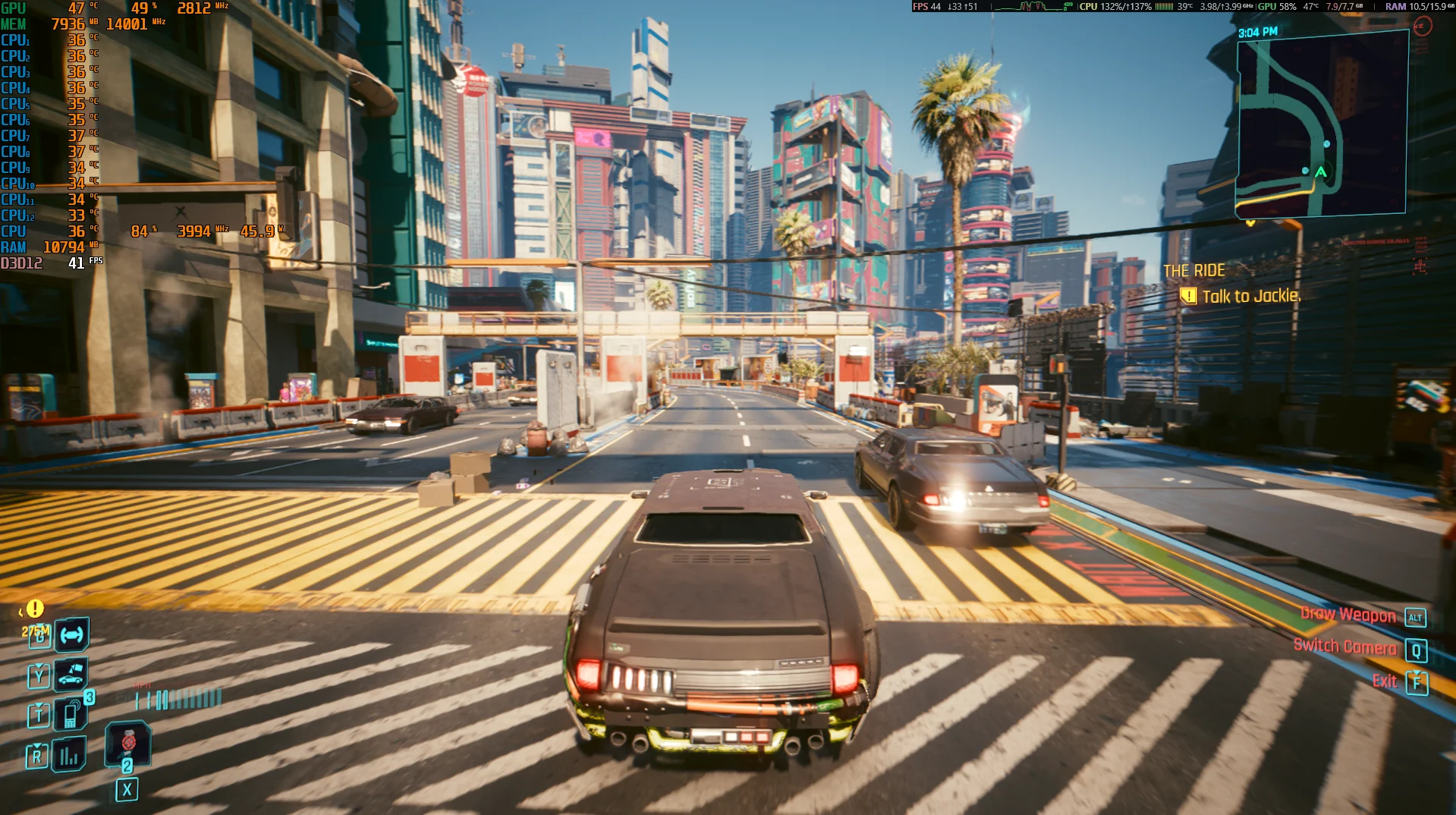Open the phone icon with the 3 badge
Image resolution: width=1456 pixels, height=815 pixels.
(x=71, y=713)
